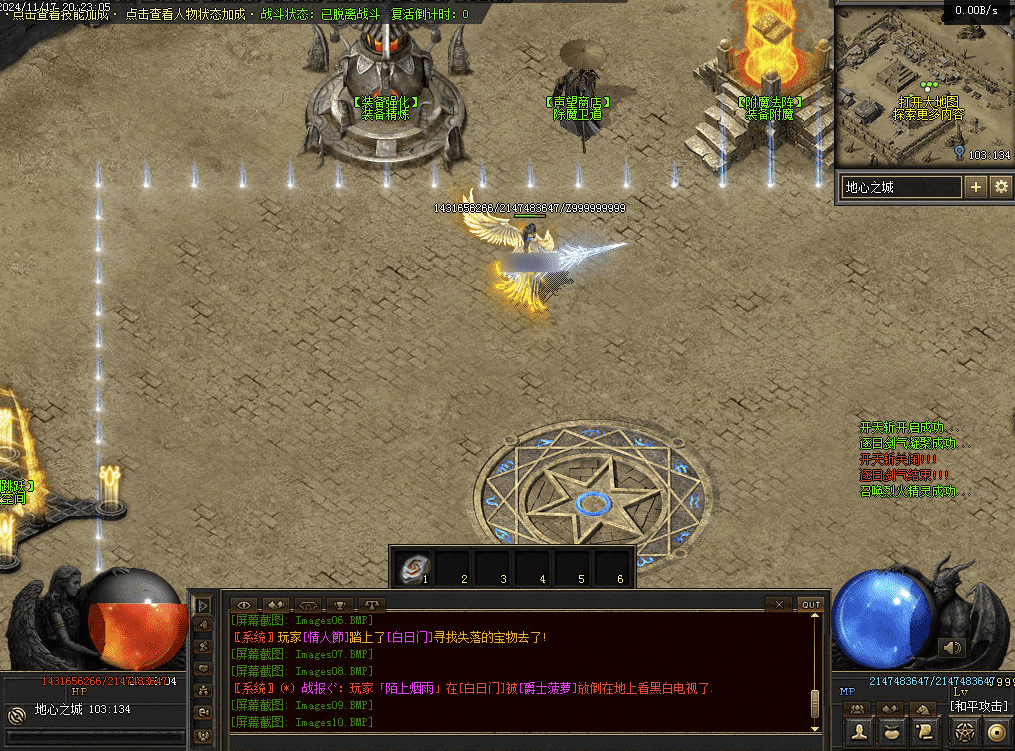1015x751 pixels.
Task: Open the pentagram skills button
Action: [964, 733]
